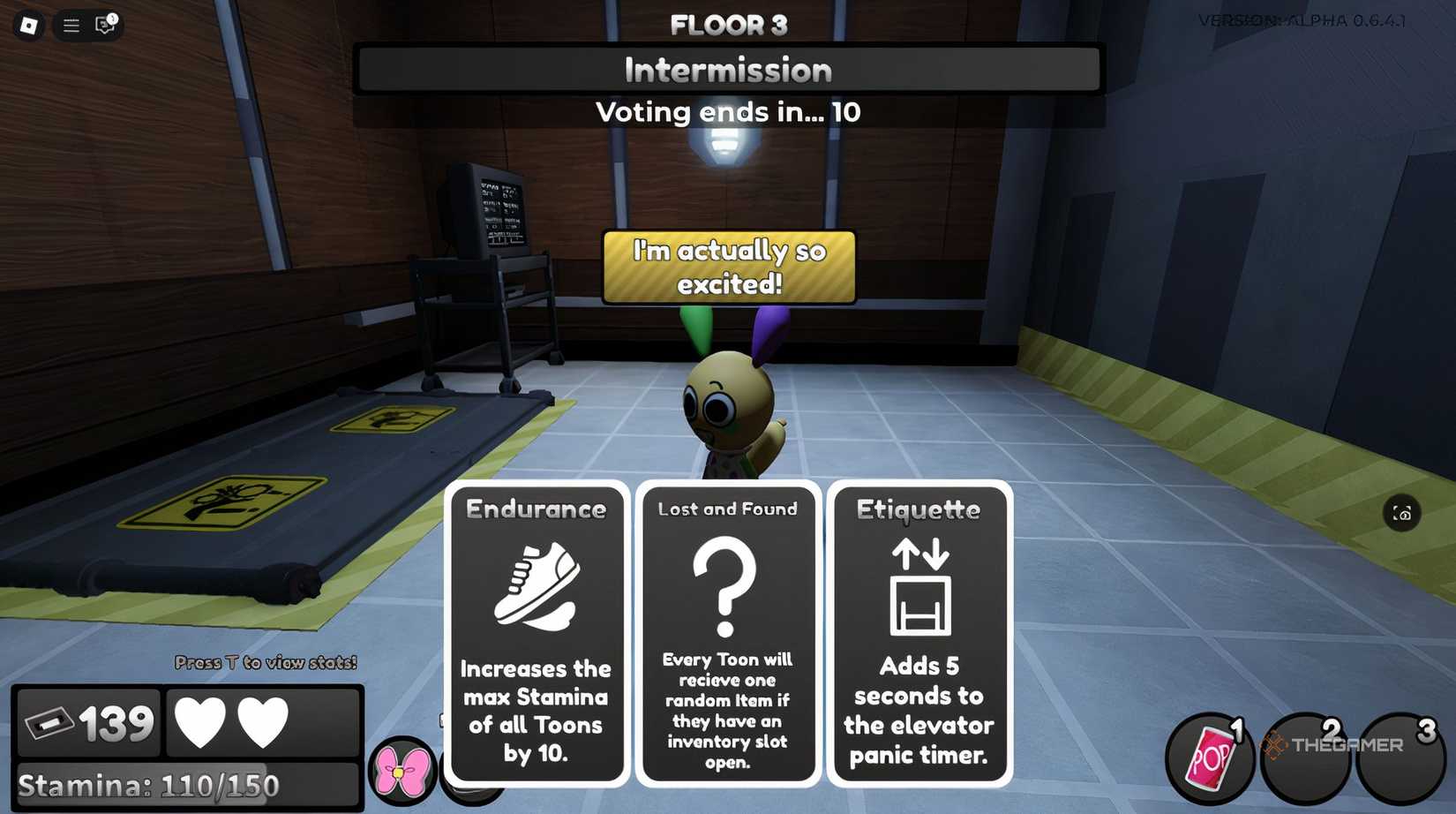Image resolution: width=1456 pixels, height=814 pixels.
Task: Click the elevator arrows icon on Etiquette card
Action: pos(919,586)
